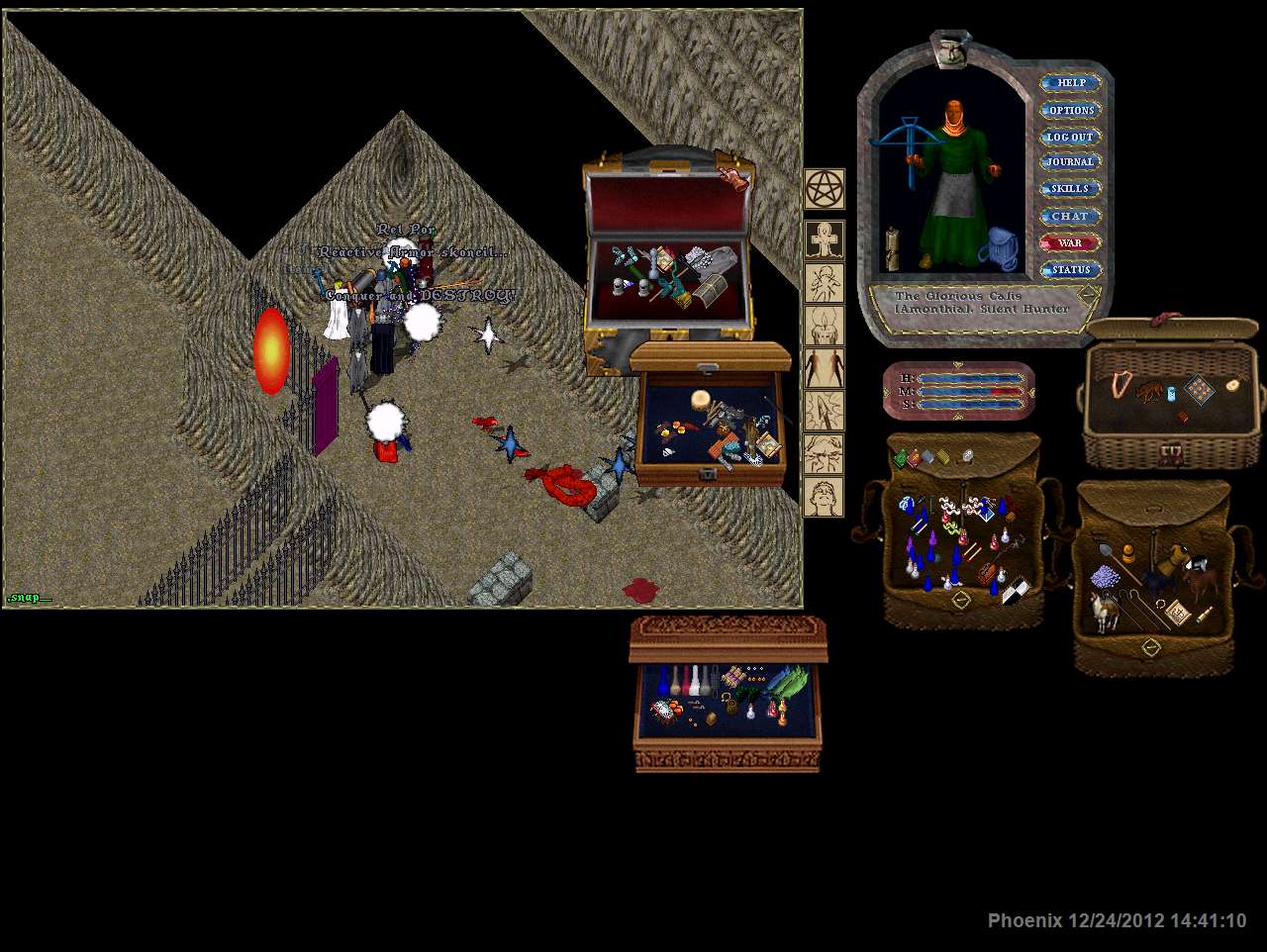
Task: Show the character Status gump
Action: click(1071, 269)
